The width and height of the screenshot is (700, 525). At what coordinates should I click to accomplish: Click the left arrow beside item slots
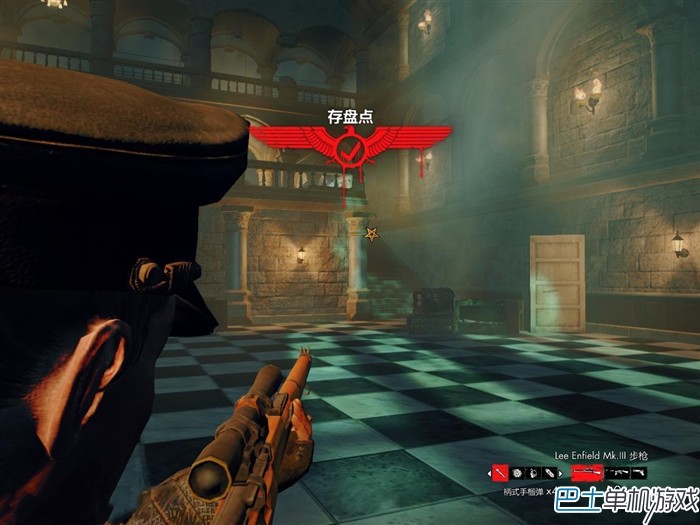click(489, 473)
